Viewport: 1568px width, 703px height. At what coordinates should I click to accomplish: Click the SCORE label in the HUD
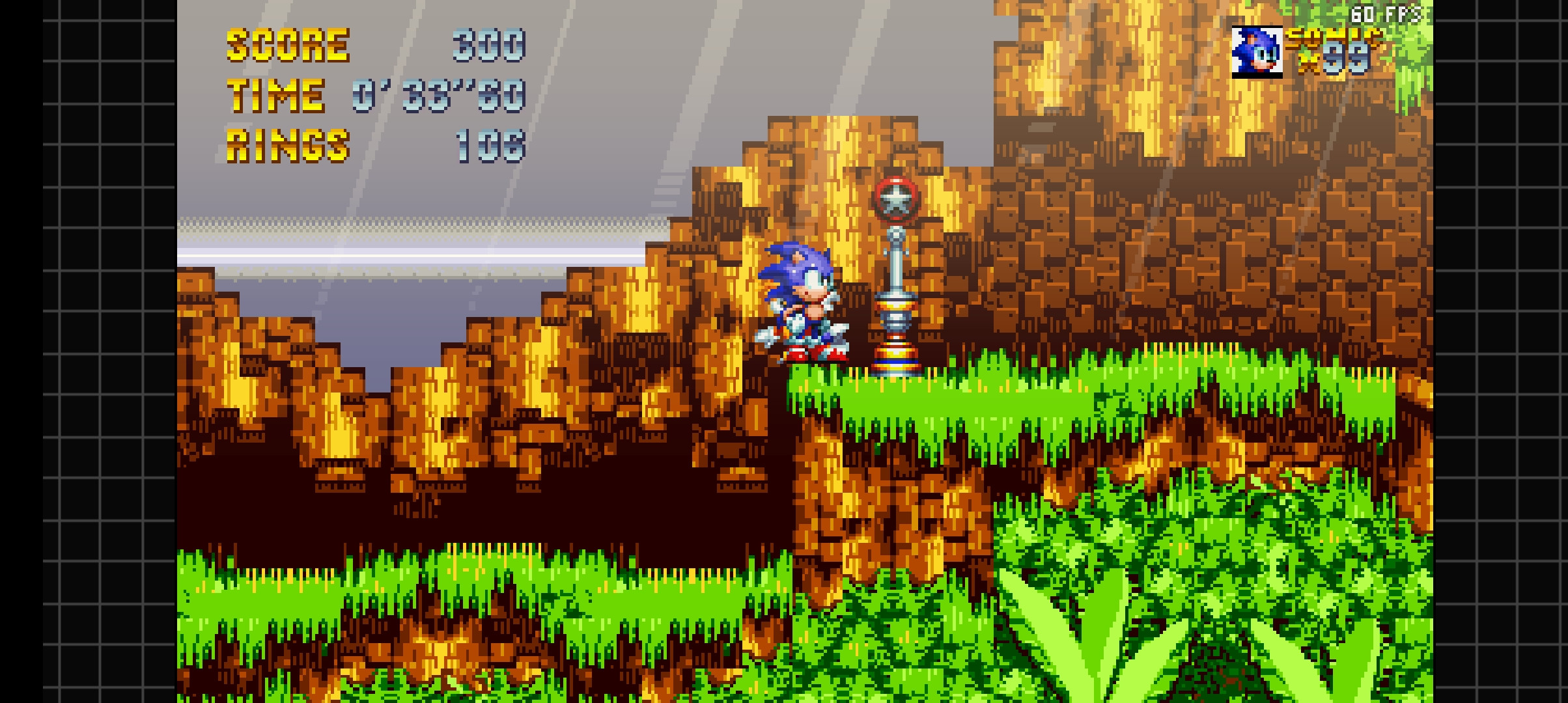[288, 44]
